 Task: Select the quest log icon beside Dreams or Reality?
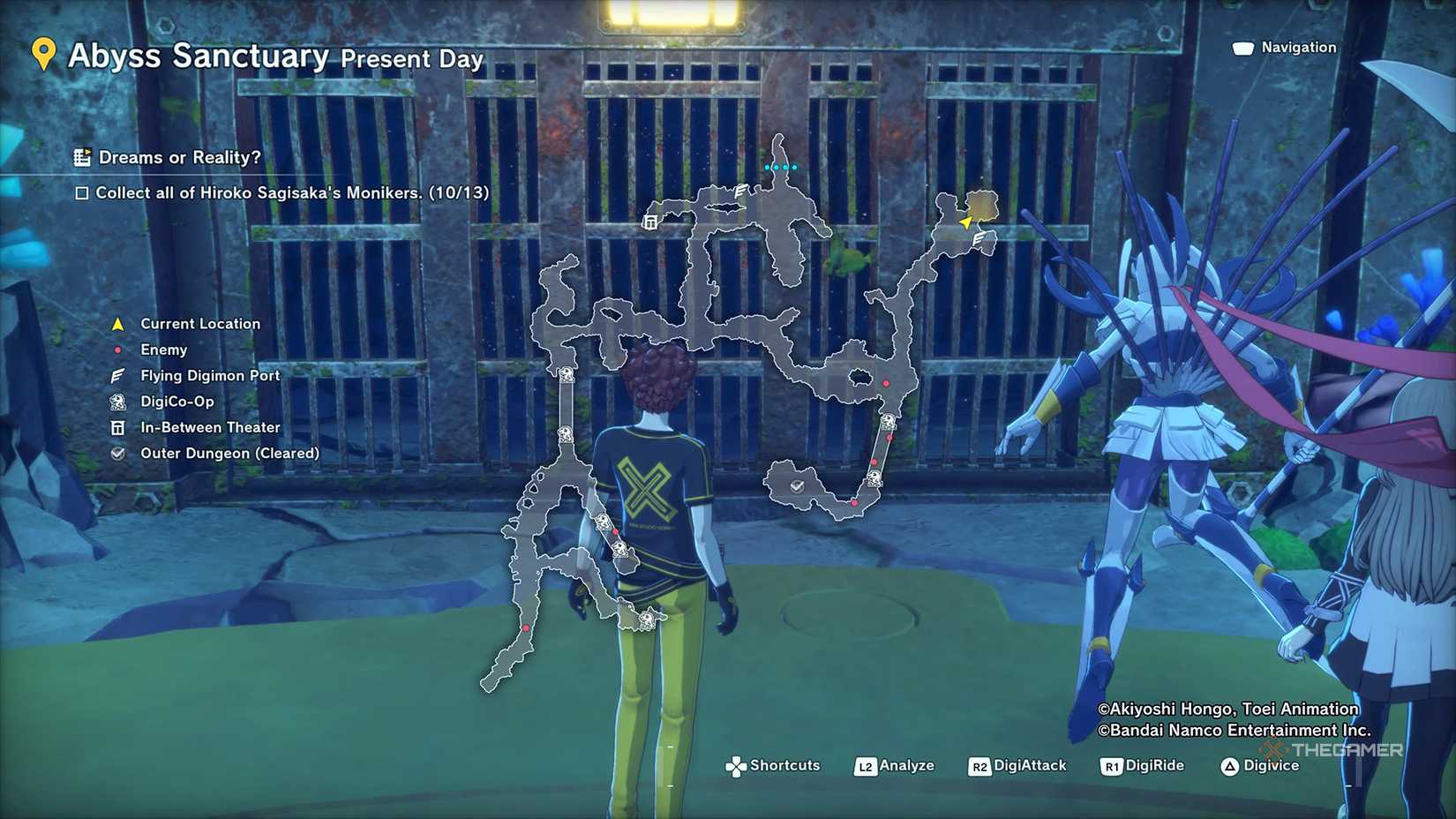[x=82, y=157]
